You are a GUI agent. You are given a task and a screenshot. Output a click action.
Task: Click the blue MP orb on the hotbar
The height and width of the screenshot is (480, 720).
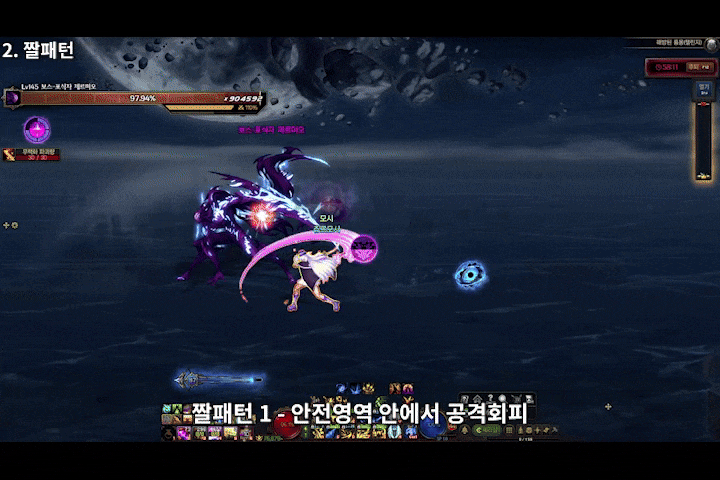coord(432,426)
